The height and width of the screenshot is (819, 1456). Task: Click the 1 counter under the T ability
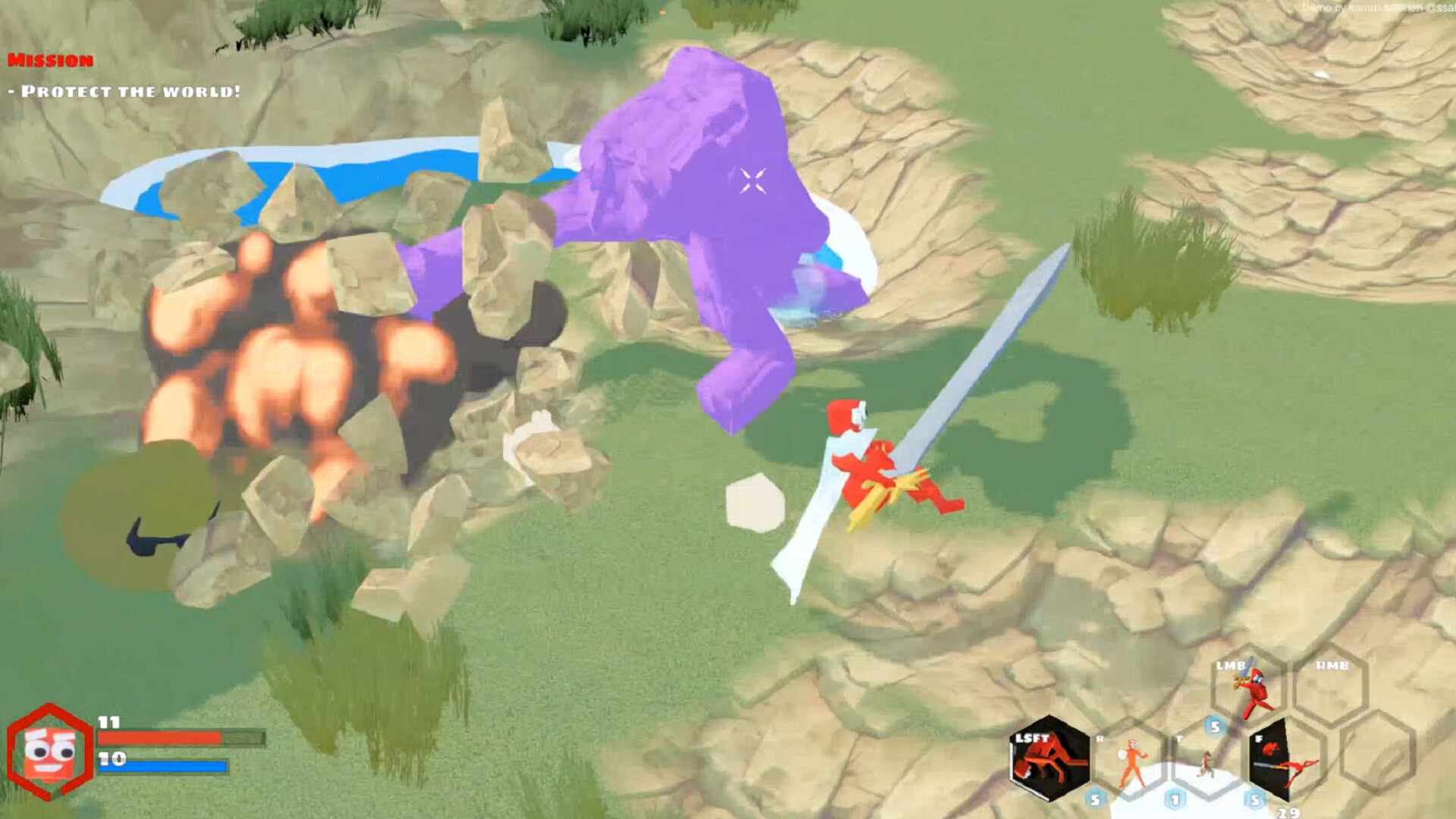pyautogui.click(x=1175, y=798)
